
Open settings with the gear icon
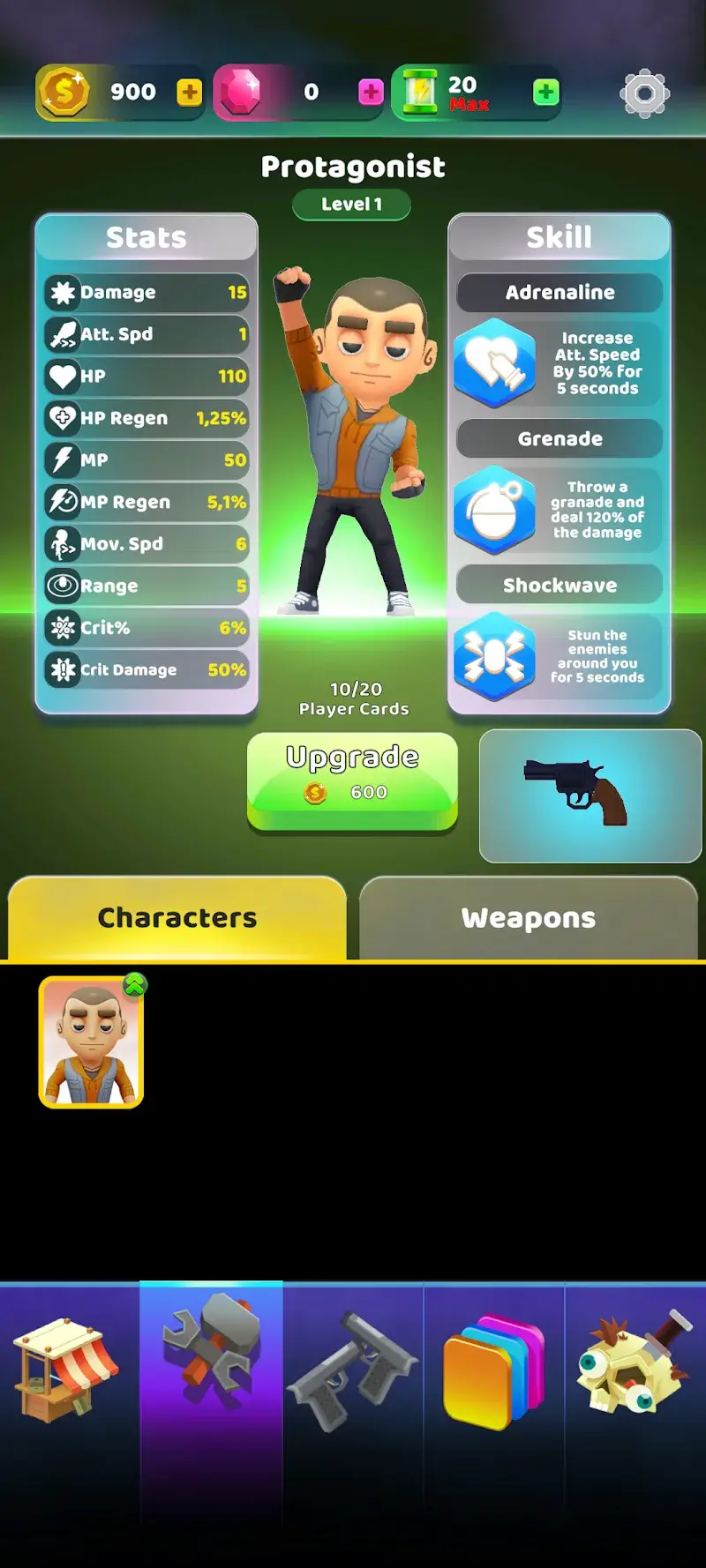coord(644,93)
